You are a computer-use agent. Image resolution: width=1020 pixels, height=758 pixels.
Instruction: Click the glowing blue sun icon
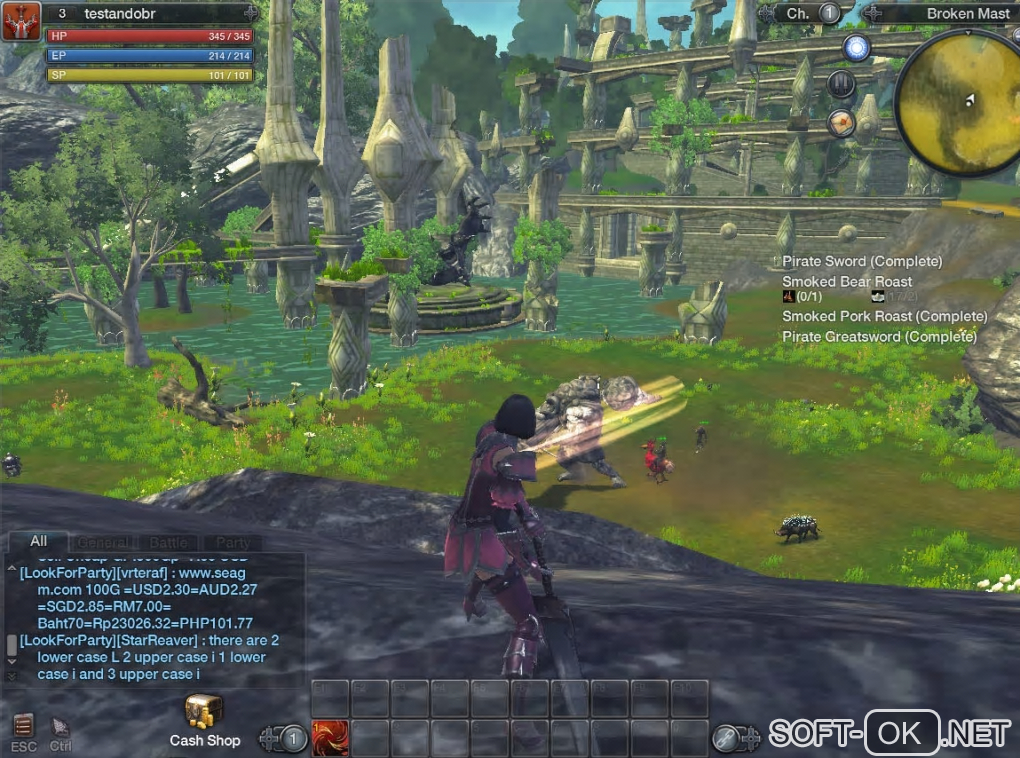856,47
